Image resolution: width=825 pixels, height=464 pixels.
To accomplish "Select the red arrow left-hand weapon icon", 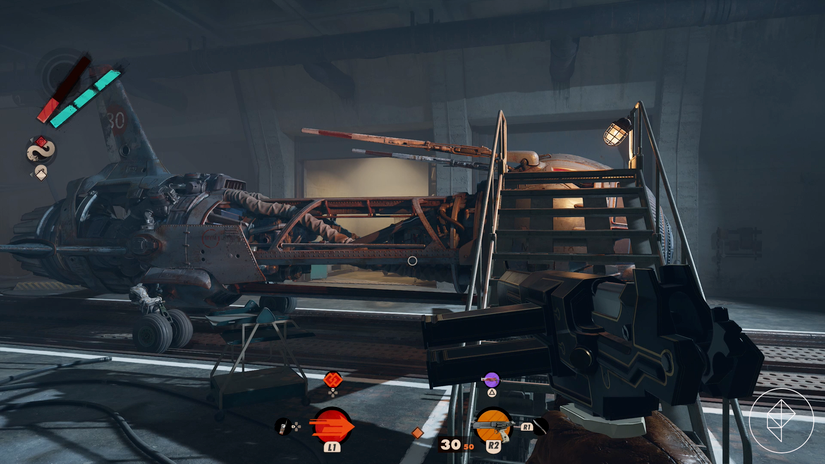I will point(333,426).
